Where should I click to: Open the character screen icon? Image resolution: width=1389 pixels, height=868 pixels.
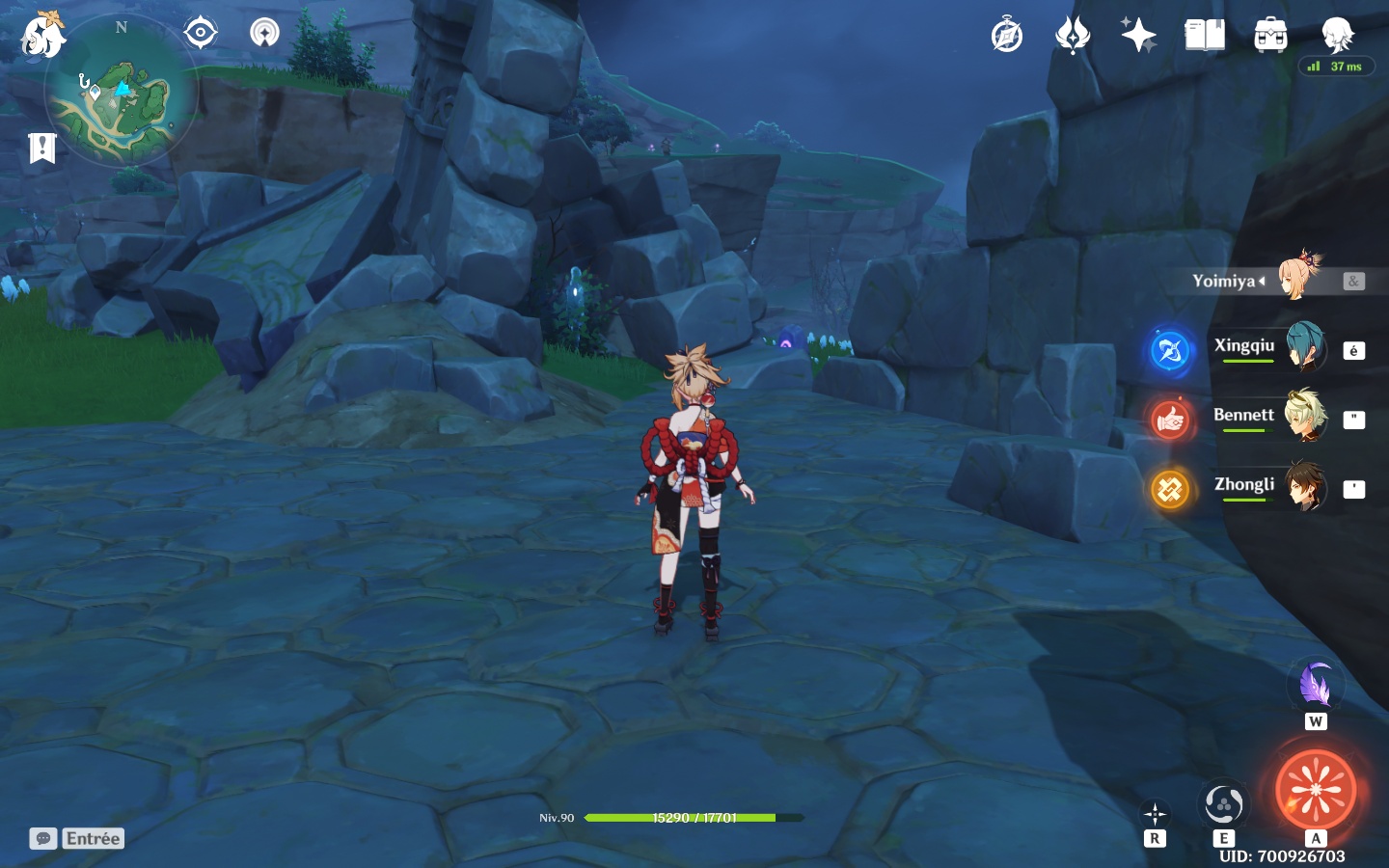(1337, 35)
